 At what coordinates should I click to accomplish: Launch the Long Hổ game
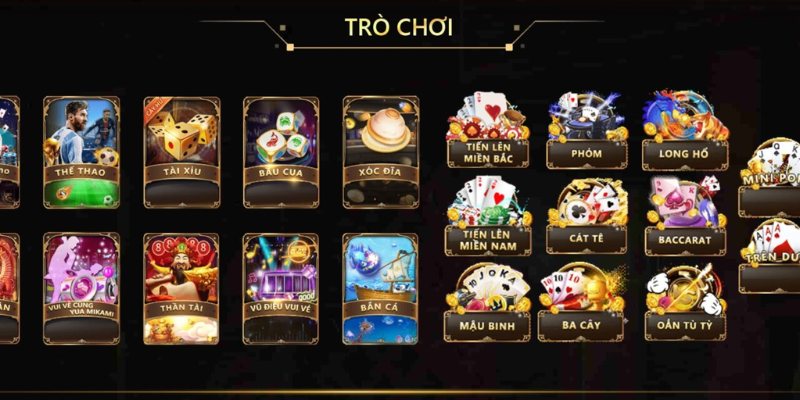pos(684,132)
